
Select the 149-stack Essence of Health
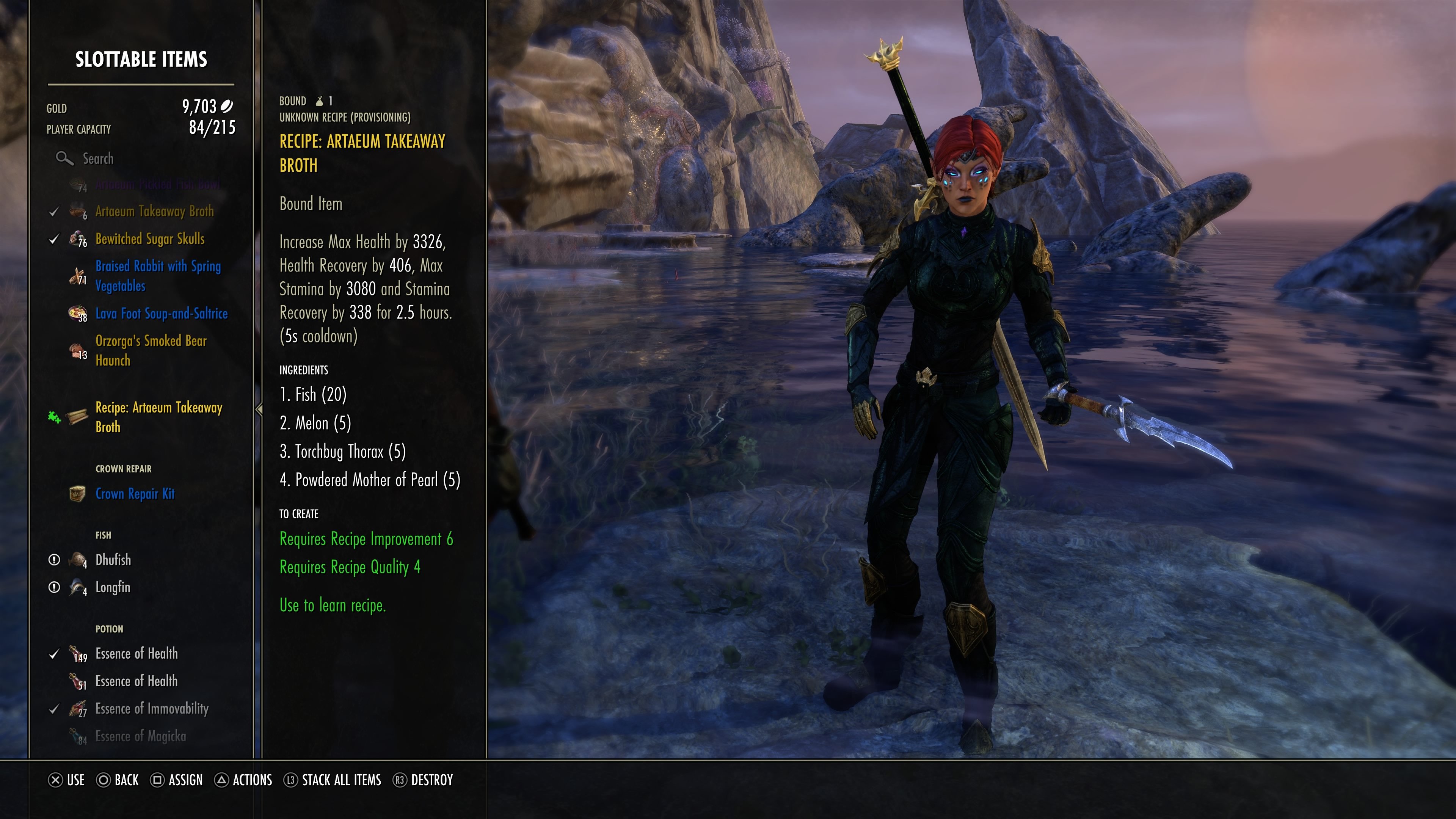click(136, 654)
